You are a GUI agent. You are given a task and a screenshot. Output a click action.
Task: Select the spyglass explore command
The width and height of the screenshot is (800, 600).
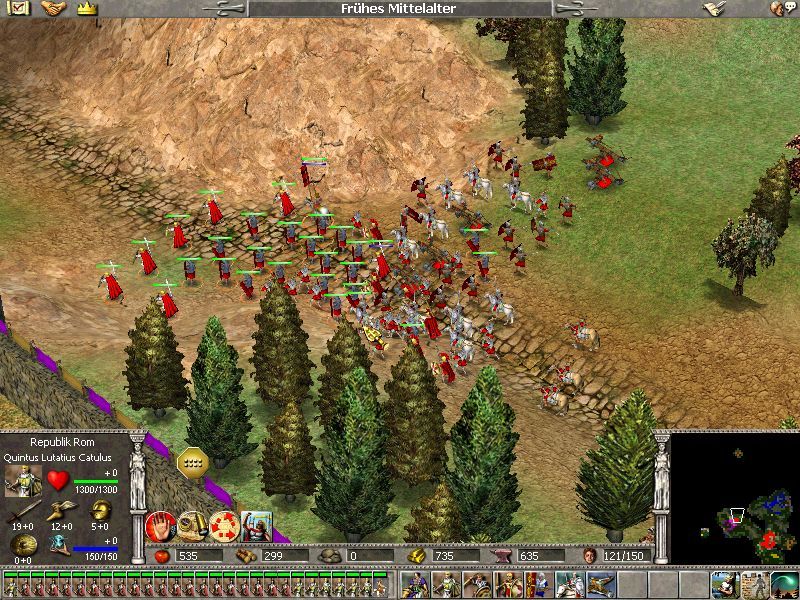(x=192, y=526)
